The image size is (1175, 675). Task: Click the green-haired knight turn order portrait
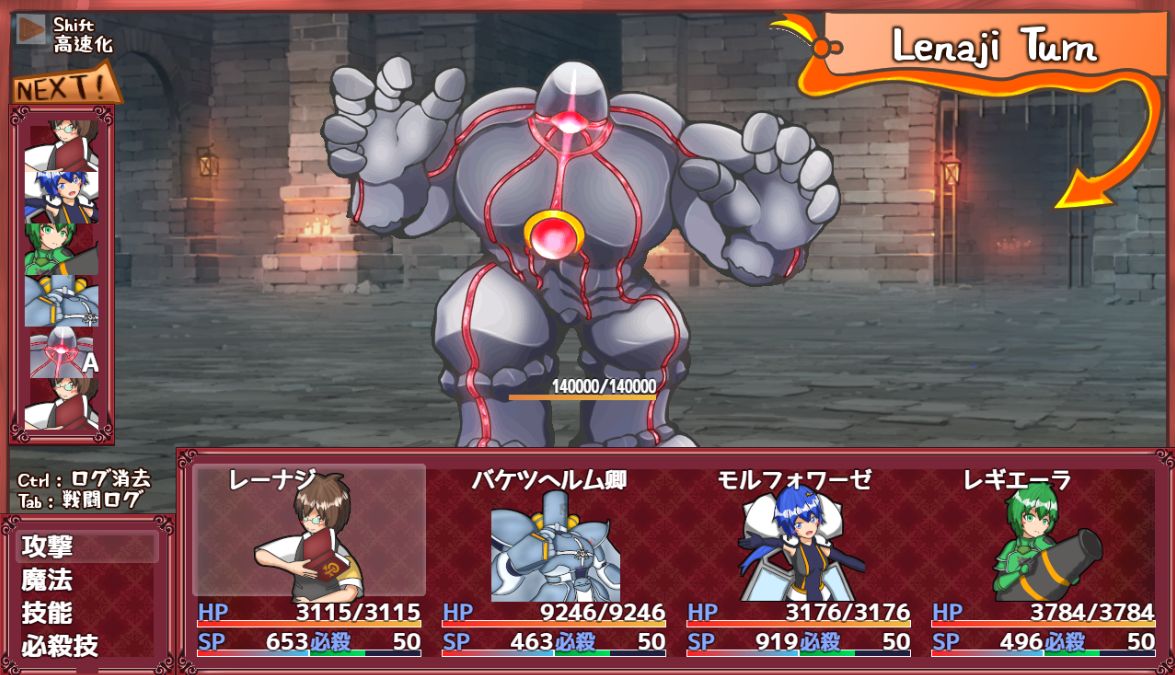(62, 249)
